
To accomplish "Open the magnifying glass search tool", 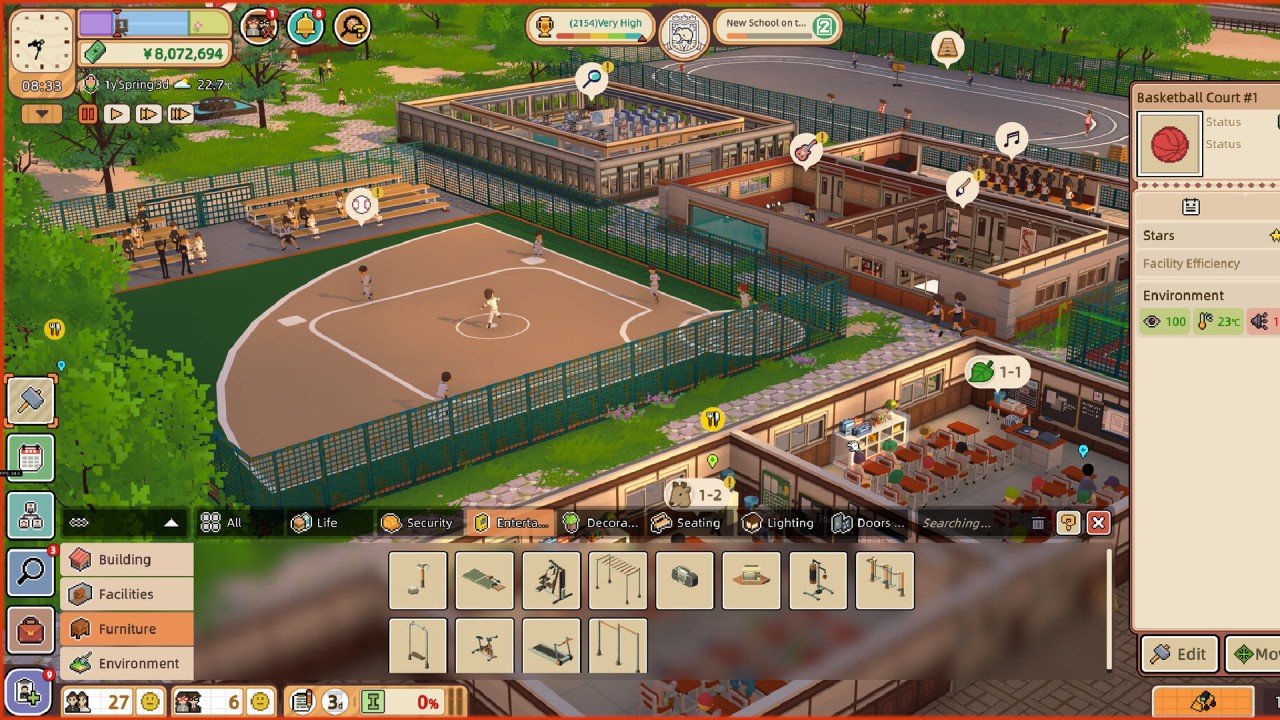I will tap(31, 572).
